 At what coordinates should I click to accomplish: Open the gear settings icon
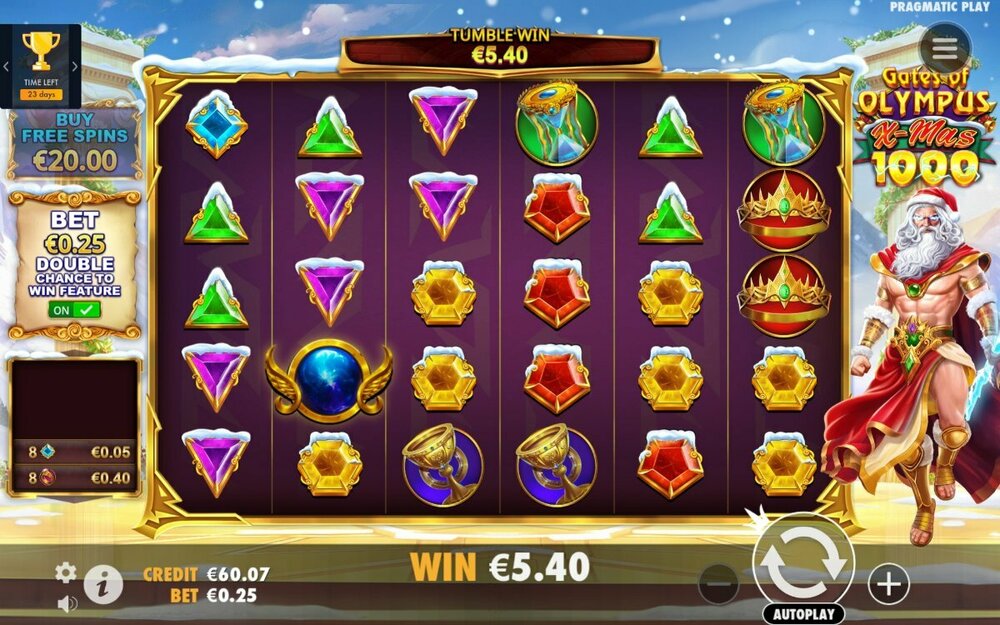(66, 572)
